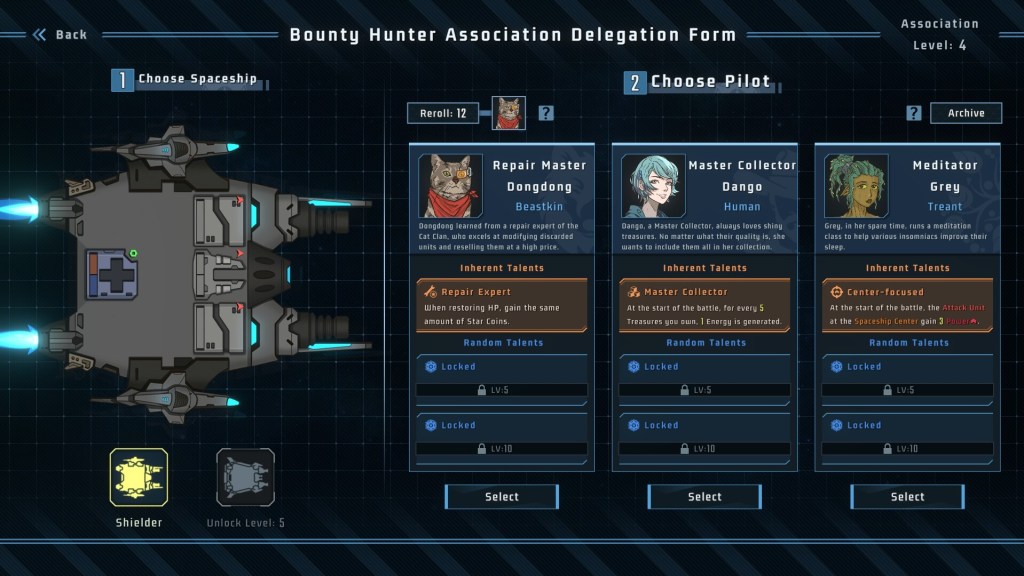The width and height of the screenshot is (1024, 576).
Task: Go back to the previous screen
Action: [60, 35]
